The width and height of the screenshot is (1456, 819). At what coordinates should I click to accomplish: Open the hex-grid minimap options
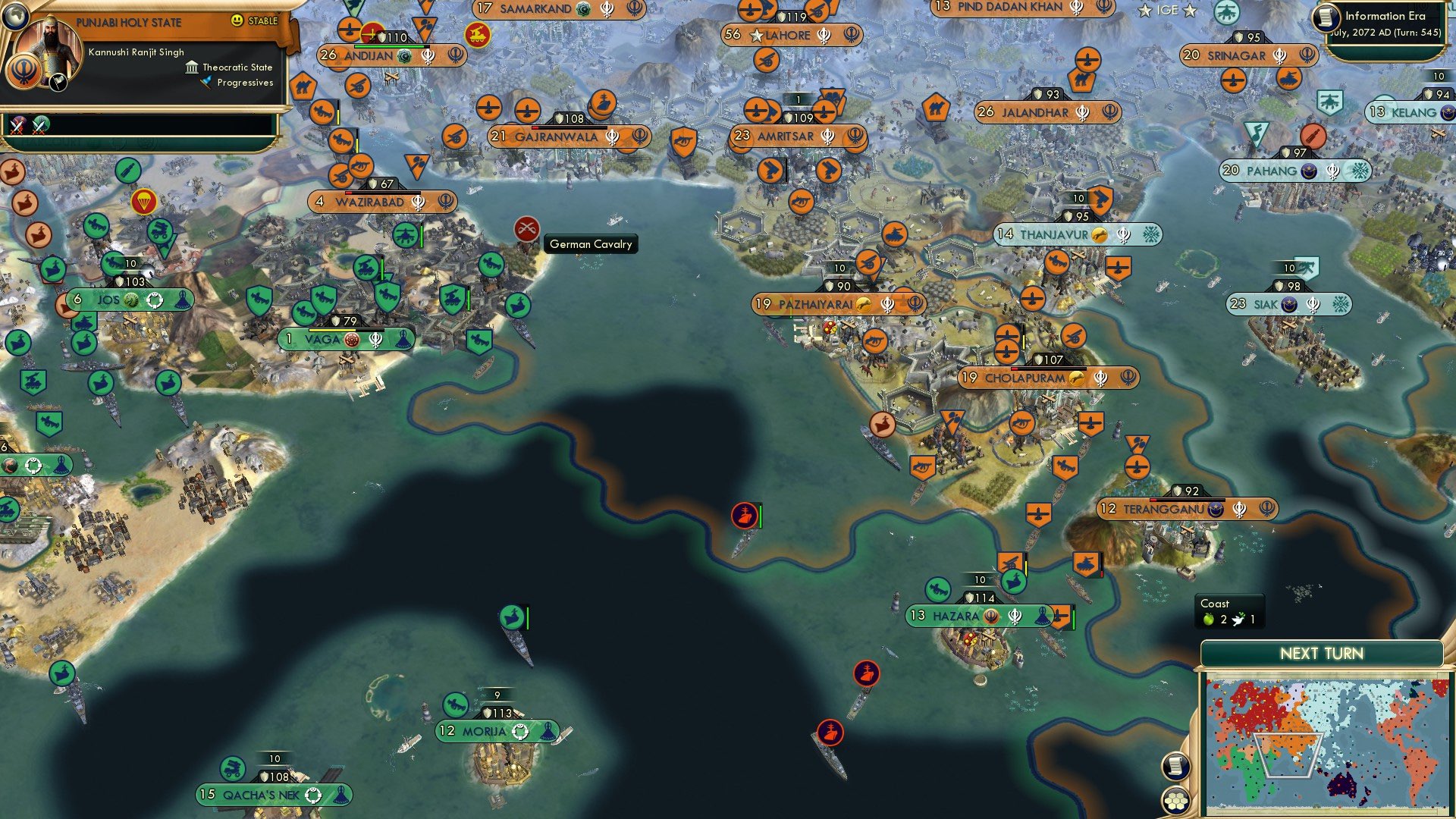pos(1175,801)
